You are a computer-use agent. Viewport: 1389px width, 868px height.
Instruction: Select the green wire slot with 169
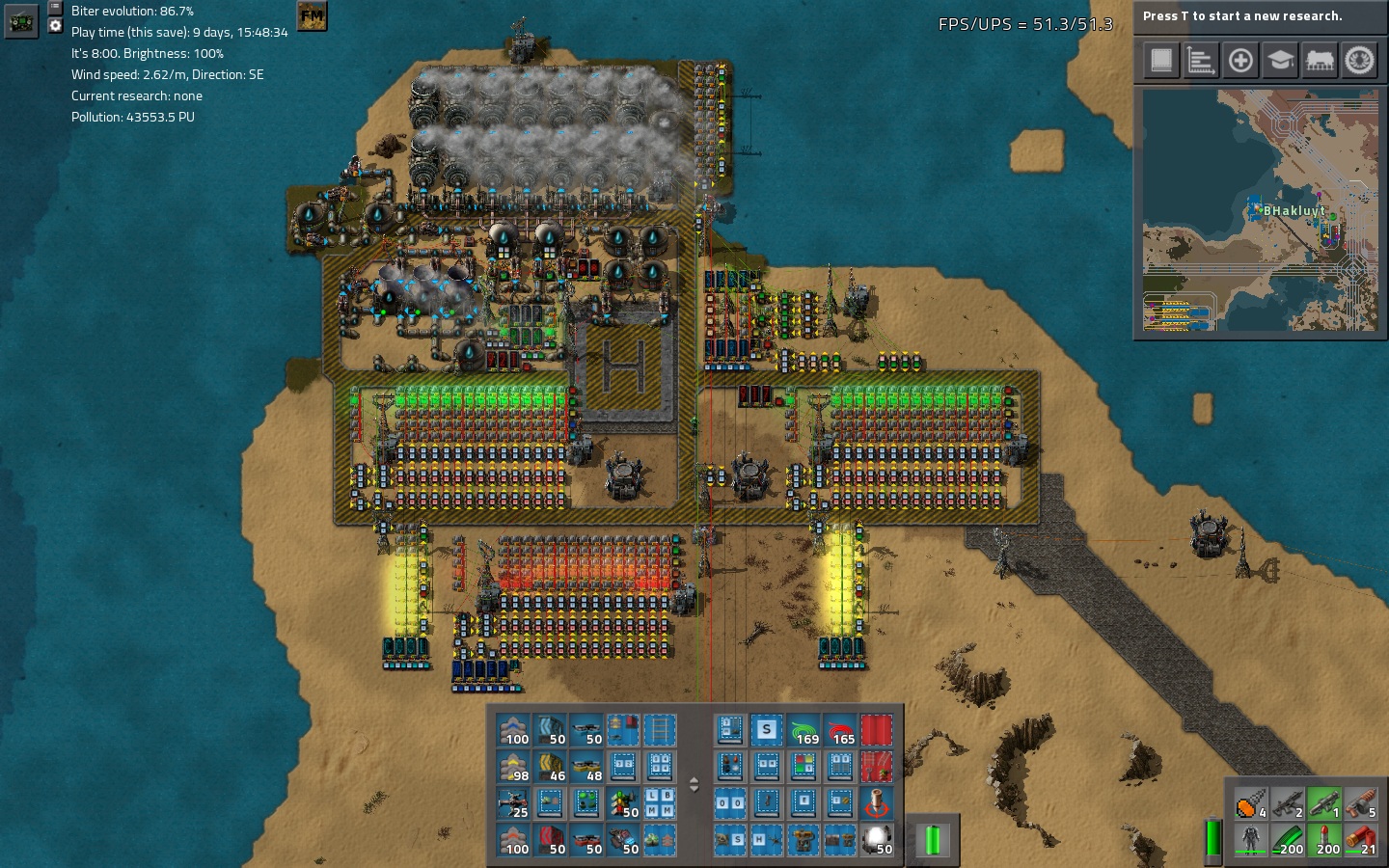tap(803, 731)
